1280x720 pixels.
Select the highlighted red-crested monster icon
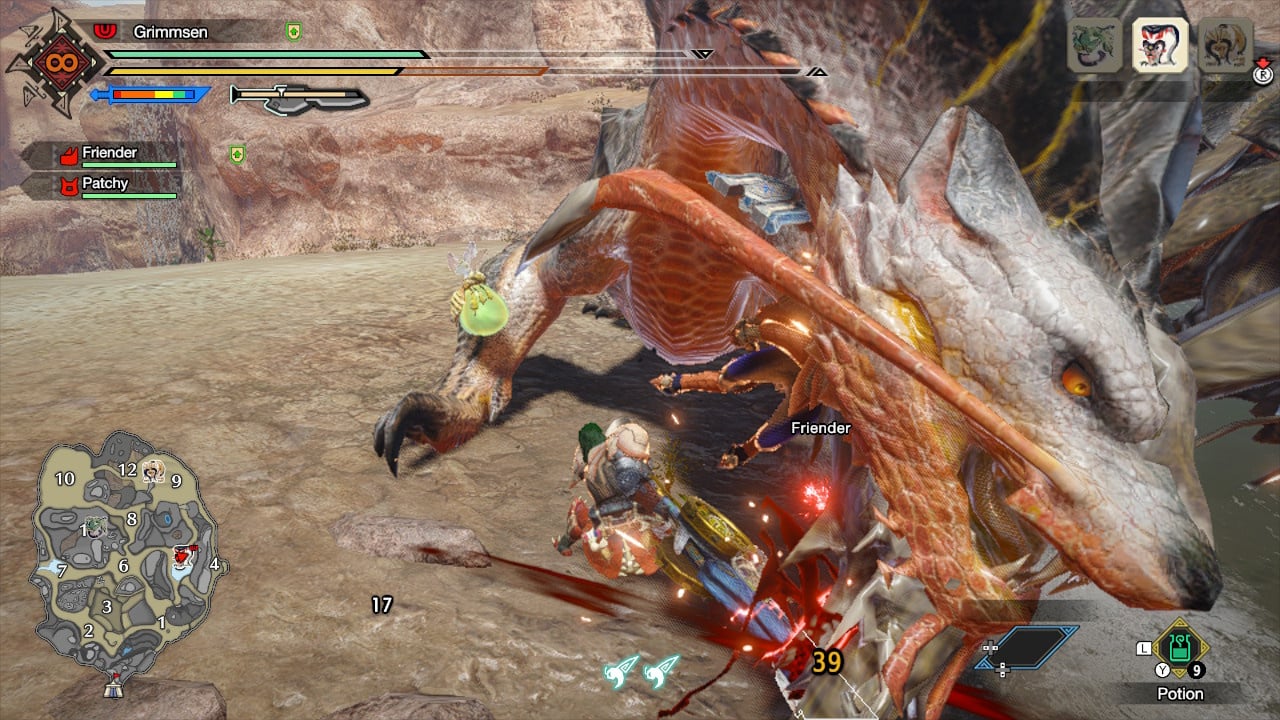(1160, 46)
